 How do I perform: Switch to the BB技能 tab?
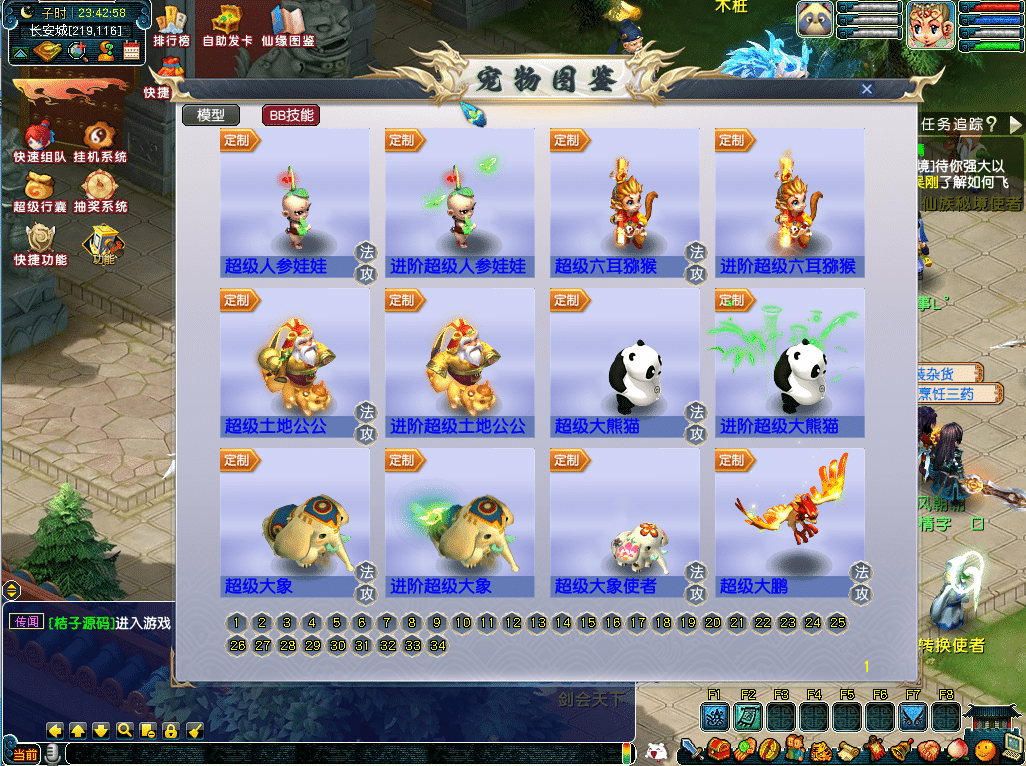click(x=290, y=115)
